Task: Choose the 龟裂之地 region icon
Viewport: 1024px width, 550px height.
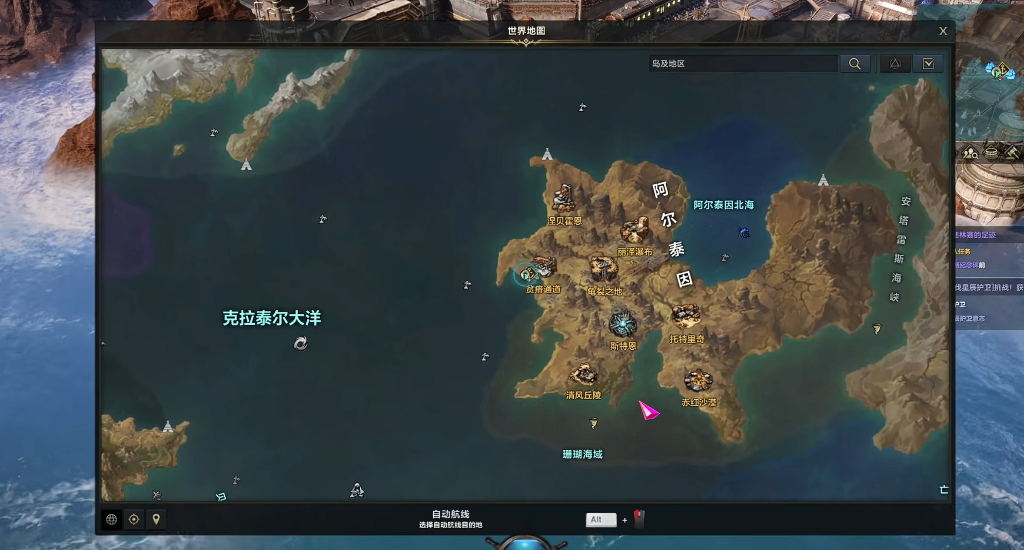Action: tap(603, 268)
